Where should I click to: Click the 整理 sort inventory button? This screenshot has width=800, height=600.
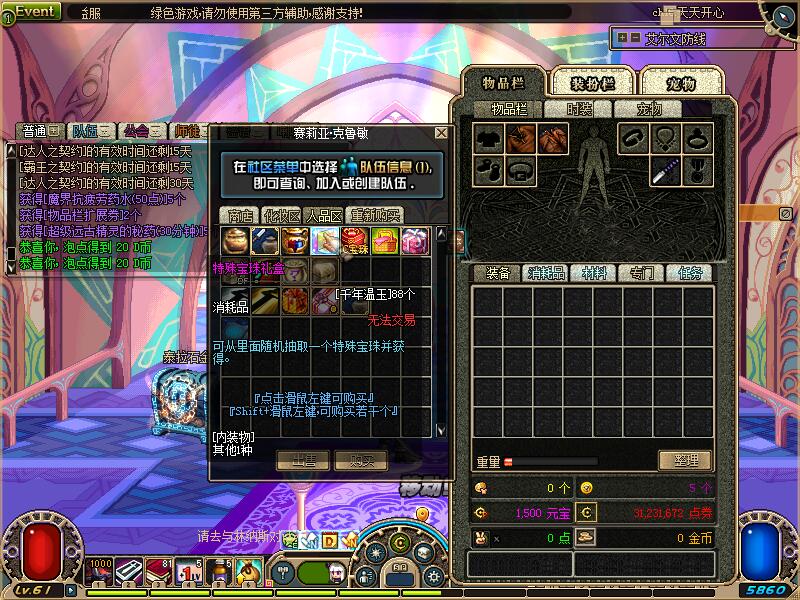point(685,460)
